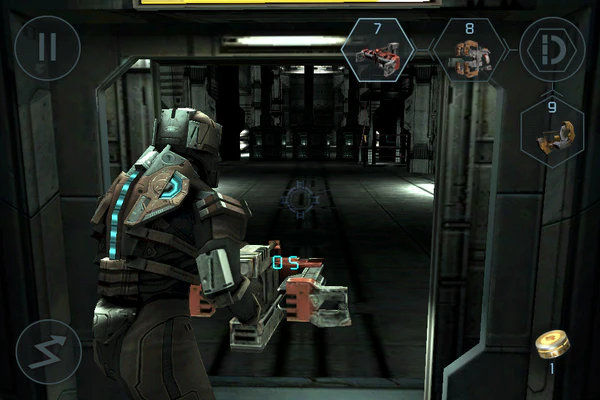Activate the zigzag arrow ability button
Image resolution: width=600 pixels, height=400 pixels.
pos(48,351)
